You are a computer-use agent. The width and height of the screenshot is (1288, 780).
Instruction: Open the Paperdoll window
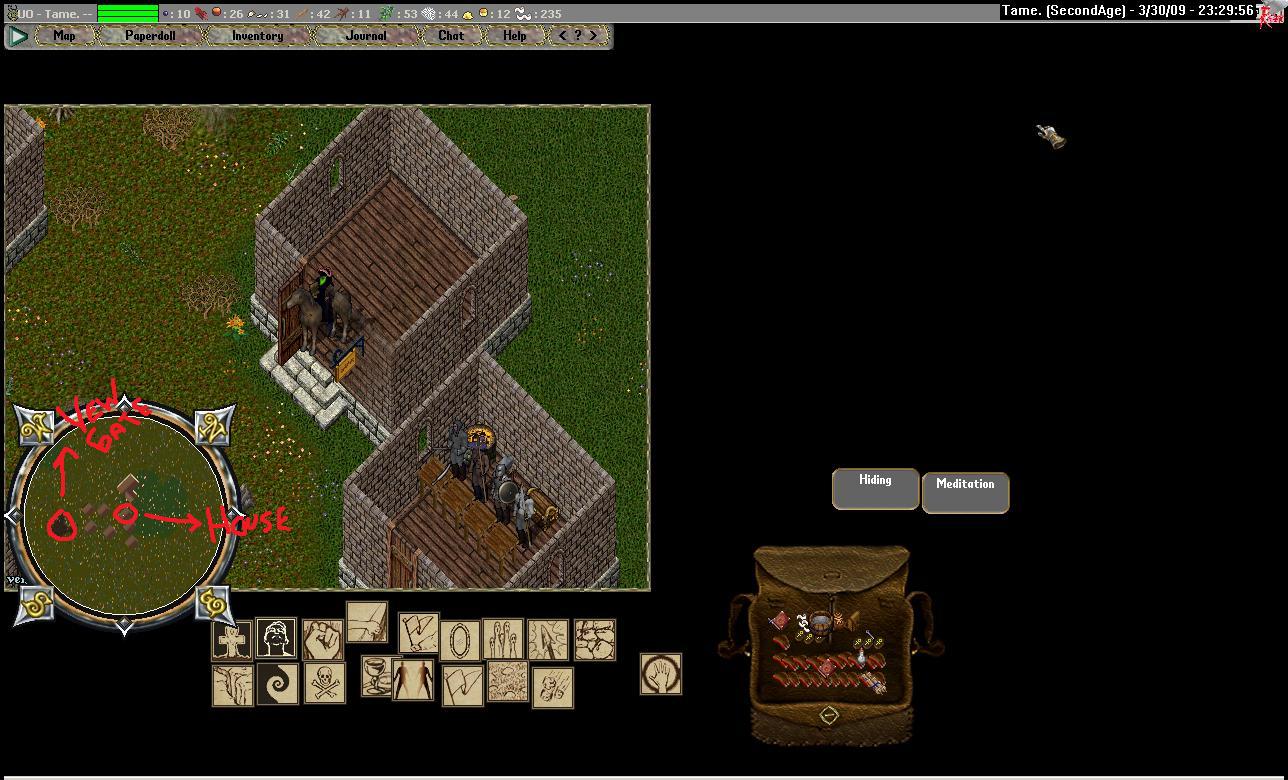[150, 36]
